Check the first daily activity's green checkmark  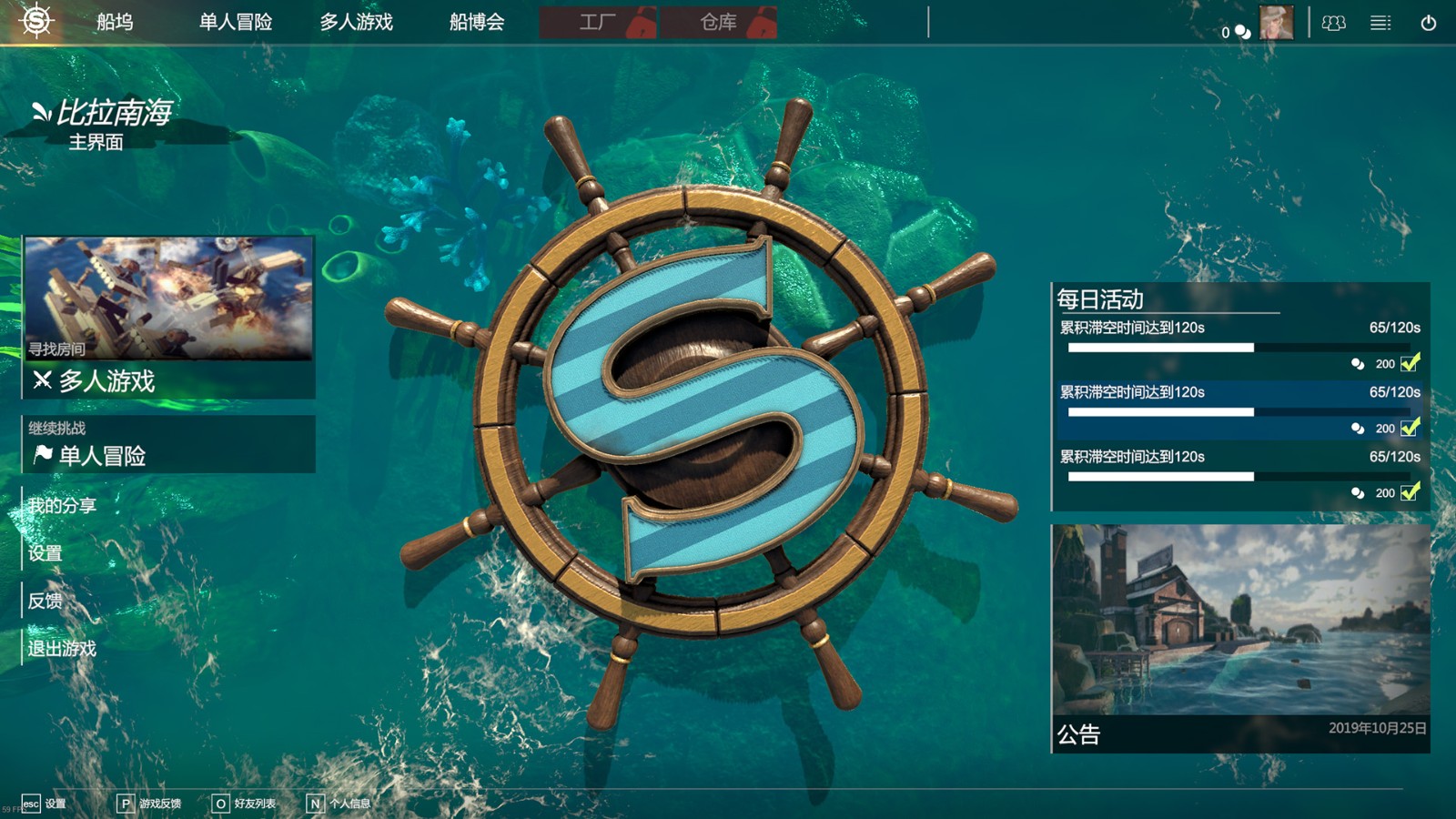click(x=1411, y=363)
